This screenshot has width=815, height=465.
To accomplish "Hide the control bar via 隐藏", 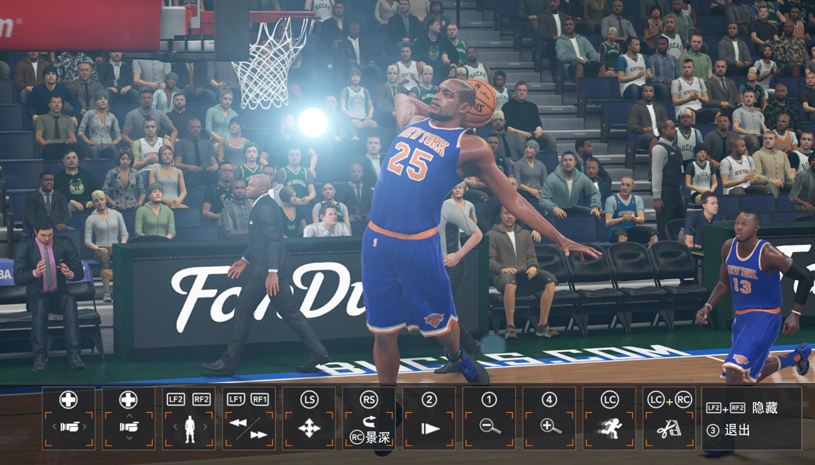I will pos(750,408).
